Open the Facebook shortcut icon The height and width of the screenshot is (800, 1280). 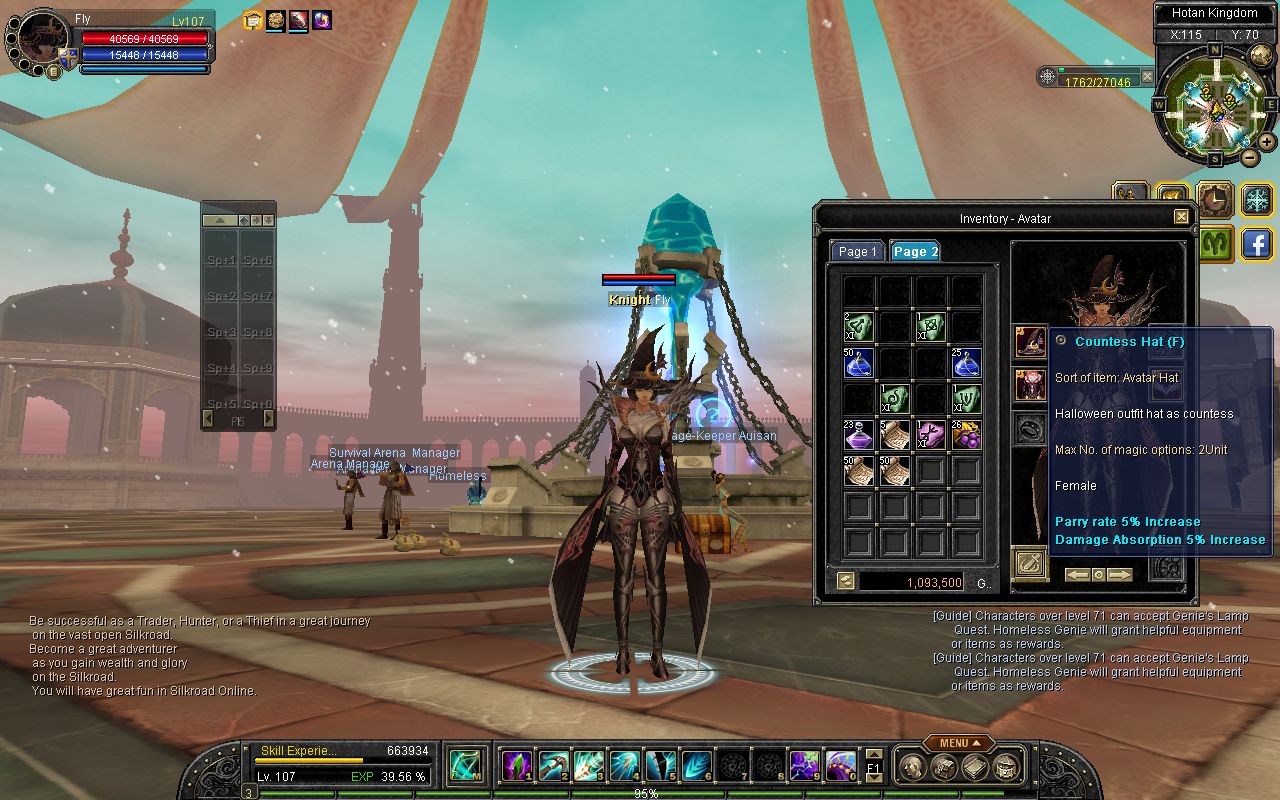[x=1256, y=244]
